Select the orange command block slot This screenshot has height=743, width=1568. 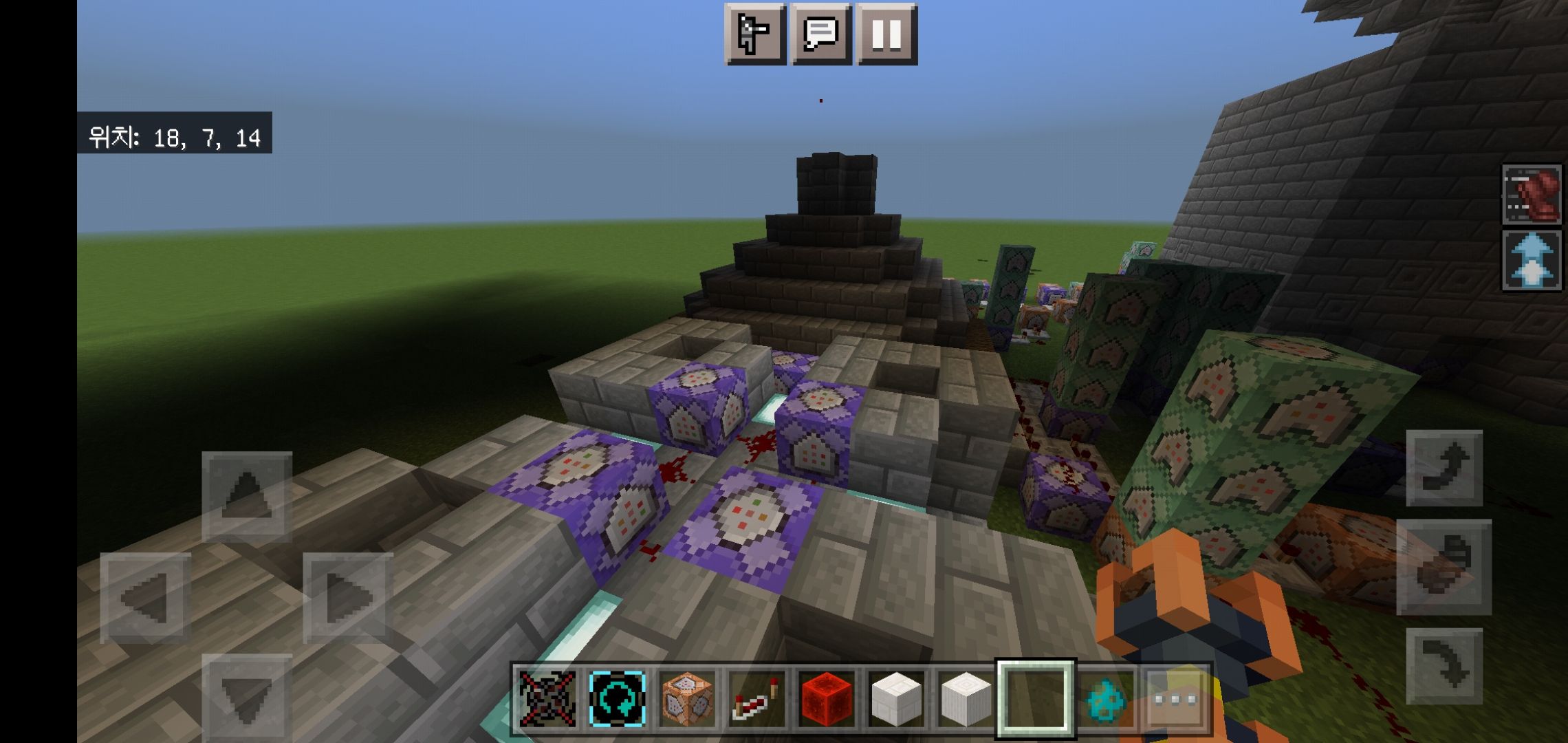point(687,699)
